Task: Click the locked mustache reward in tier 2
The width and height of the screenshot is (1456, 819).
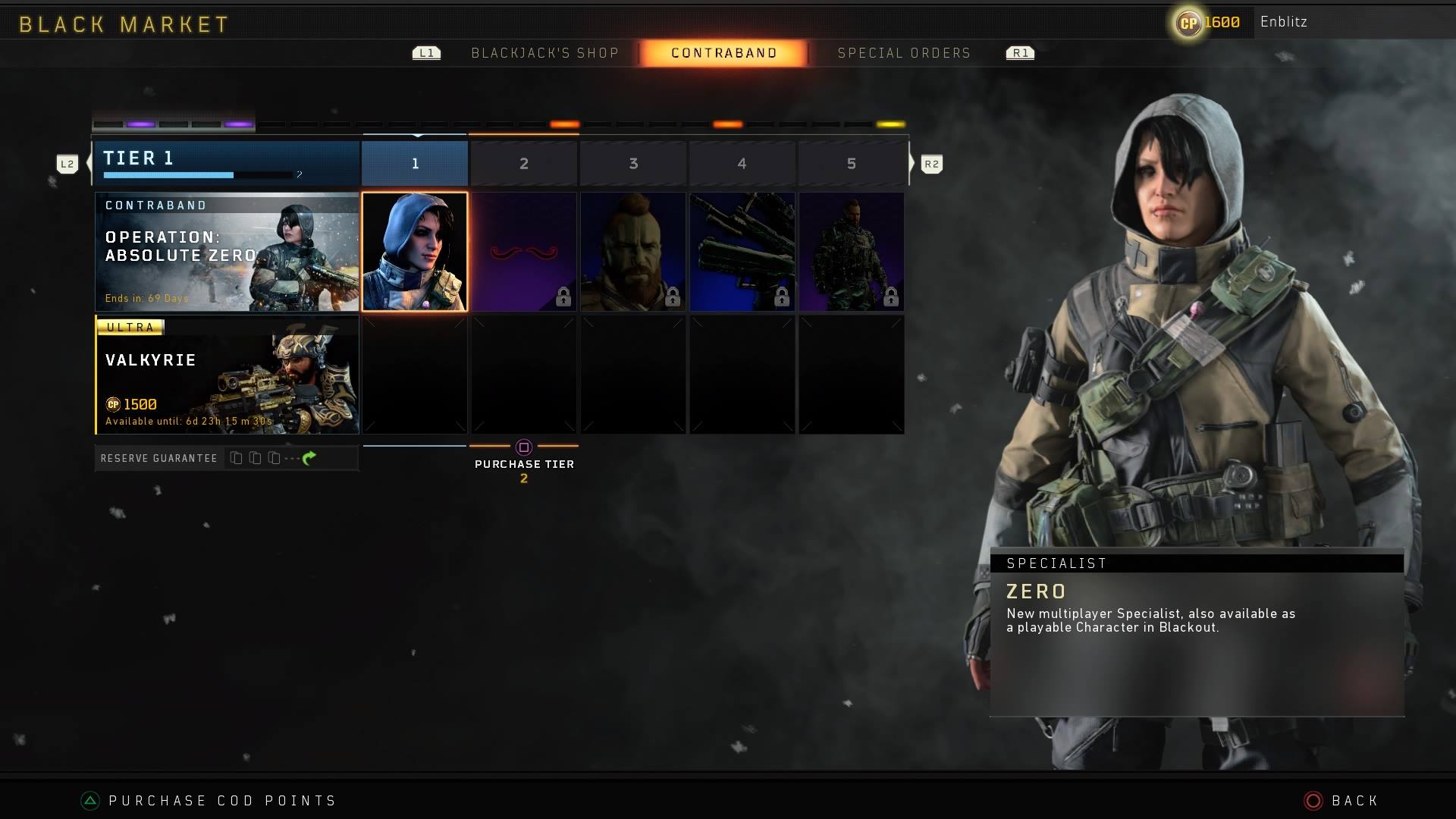Action: pyautogui.click(x=524, y=251)
